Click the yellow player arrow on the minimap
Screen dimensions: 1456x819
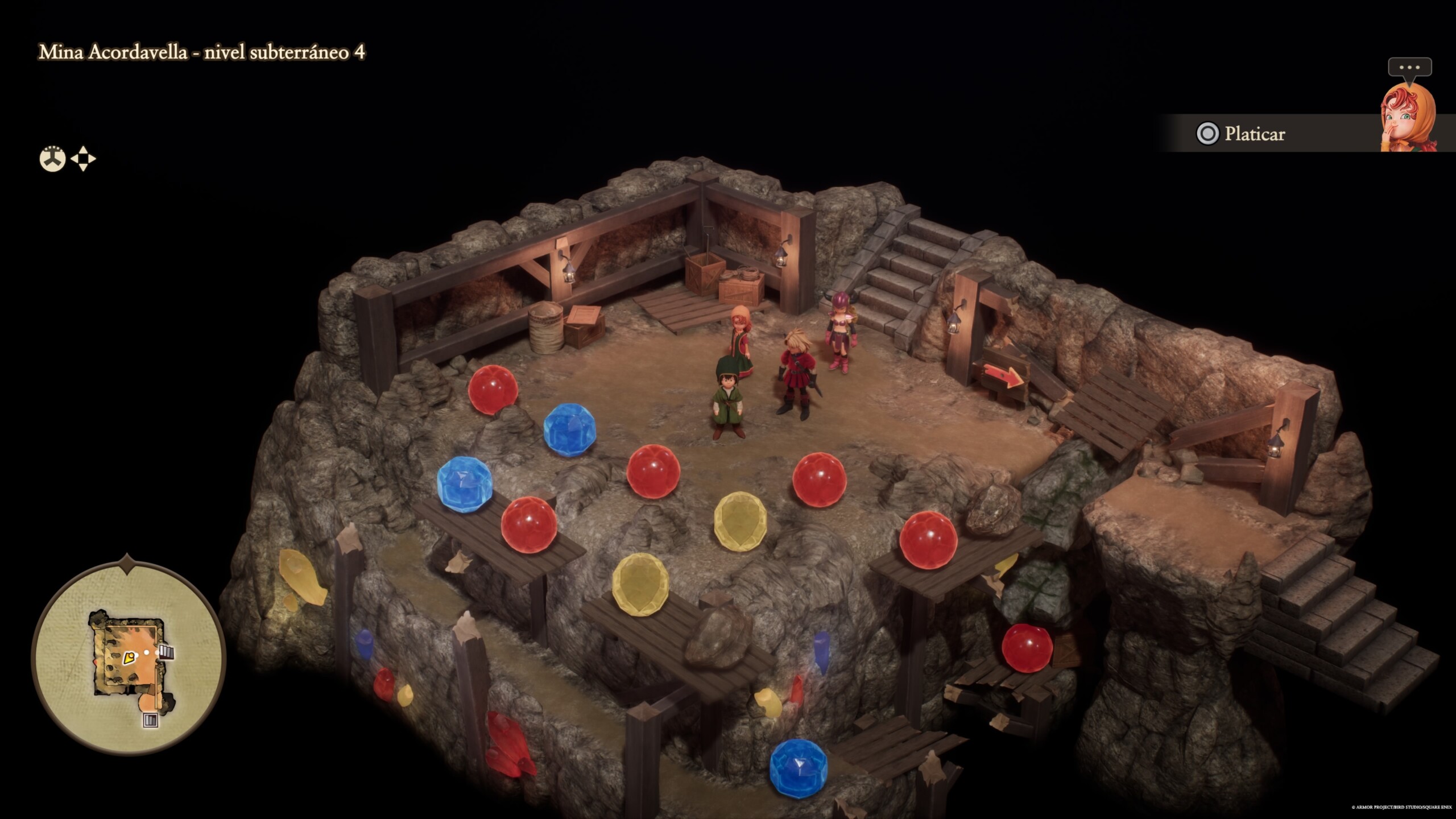(x=129, y=659)
